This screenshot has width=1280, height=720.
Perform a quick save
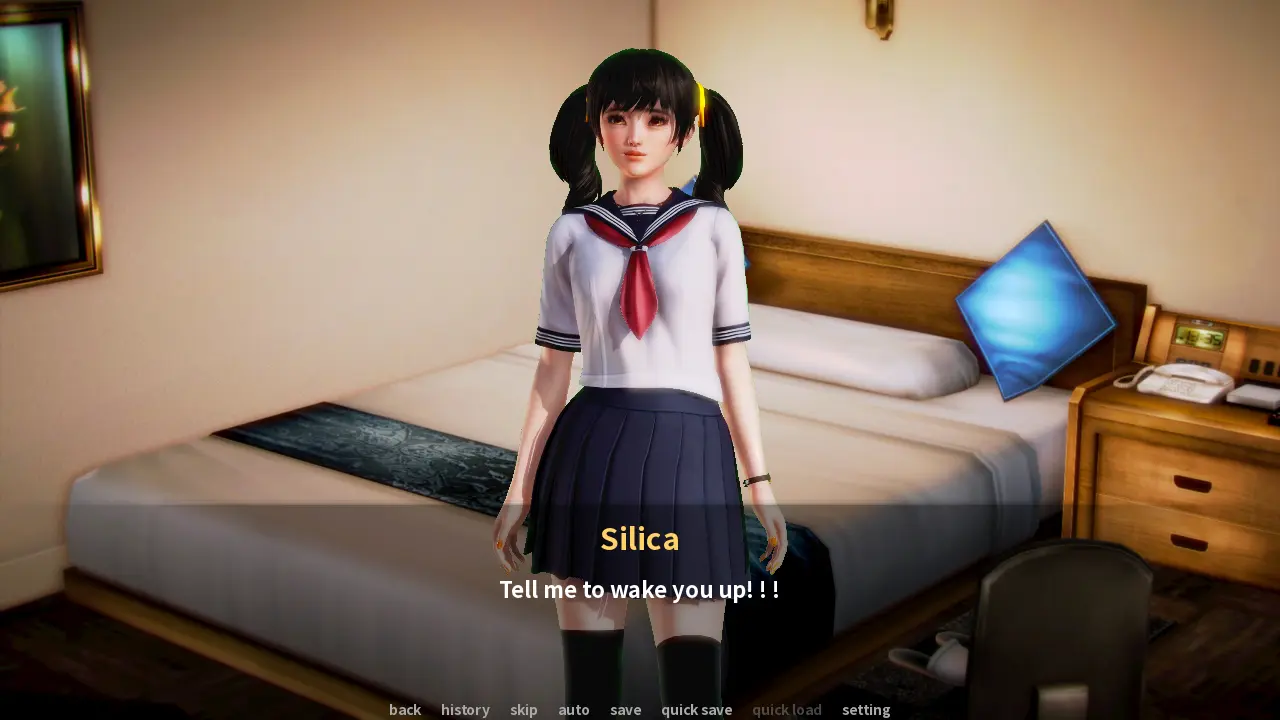(x=696, y=710)
